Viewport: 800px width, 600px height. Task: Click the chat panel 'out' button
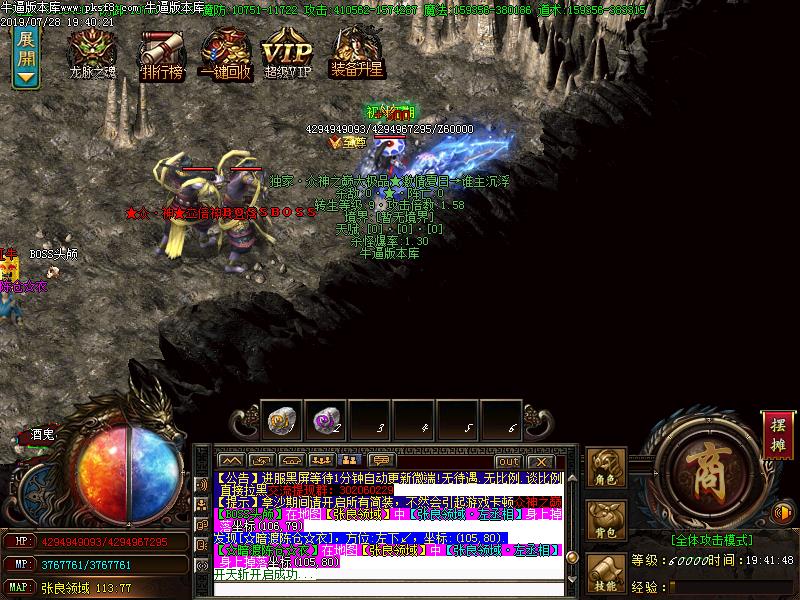[x=508, y=461]
